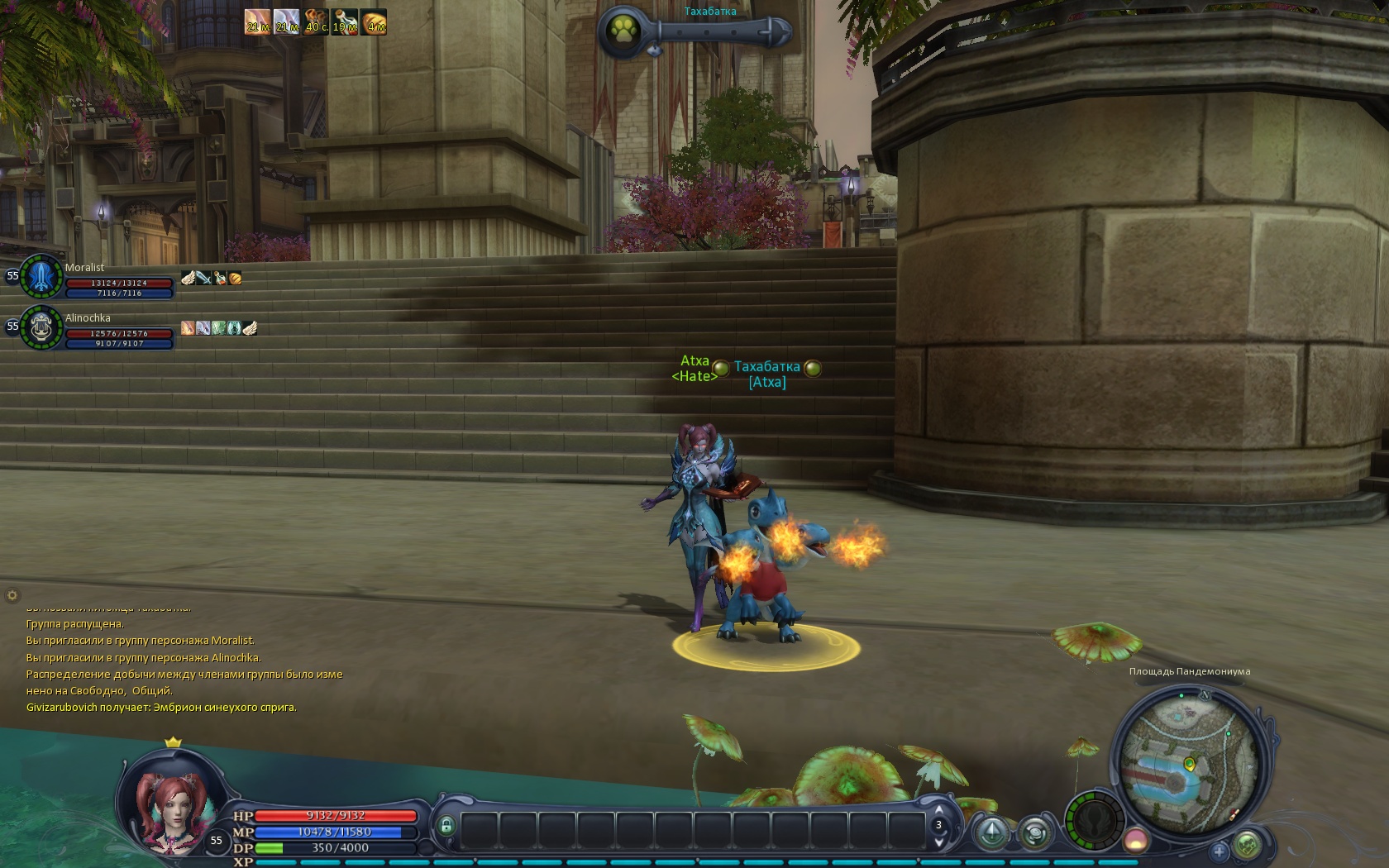
Task: Click the pink sunset orb button
Action: coord(1136,841)
